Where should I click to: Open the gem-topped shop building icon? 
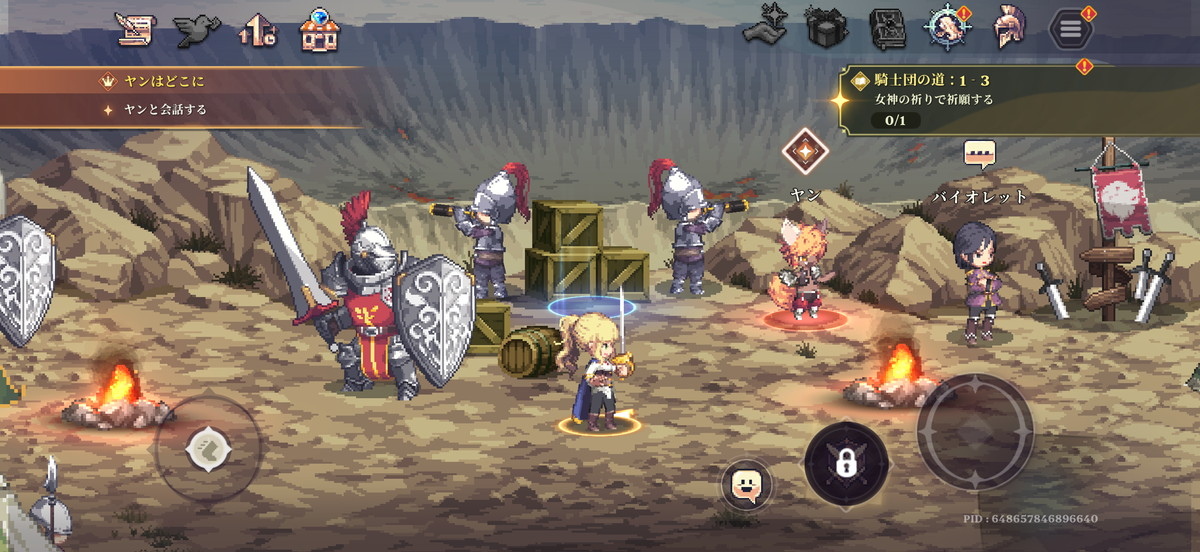(320, 31)
